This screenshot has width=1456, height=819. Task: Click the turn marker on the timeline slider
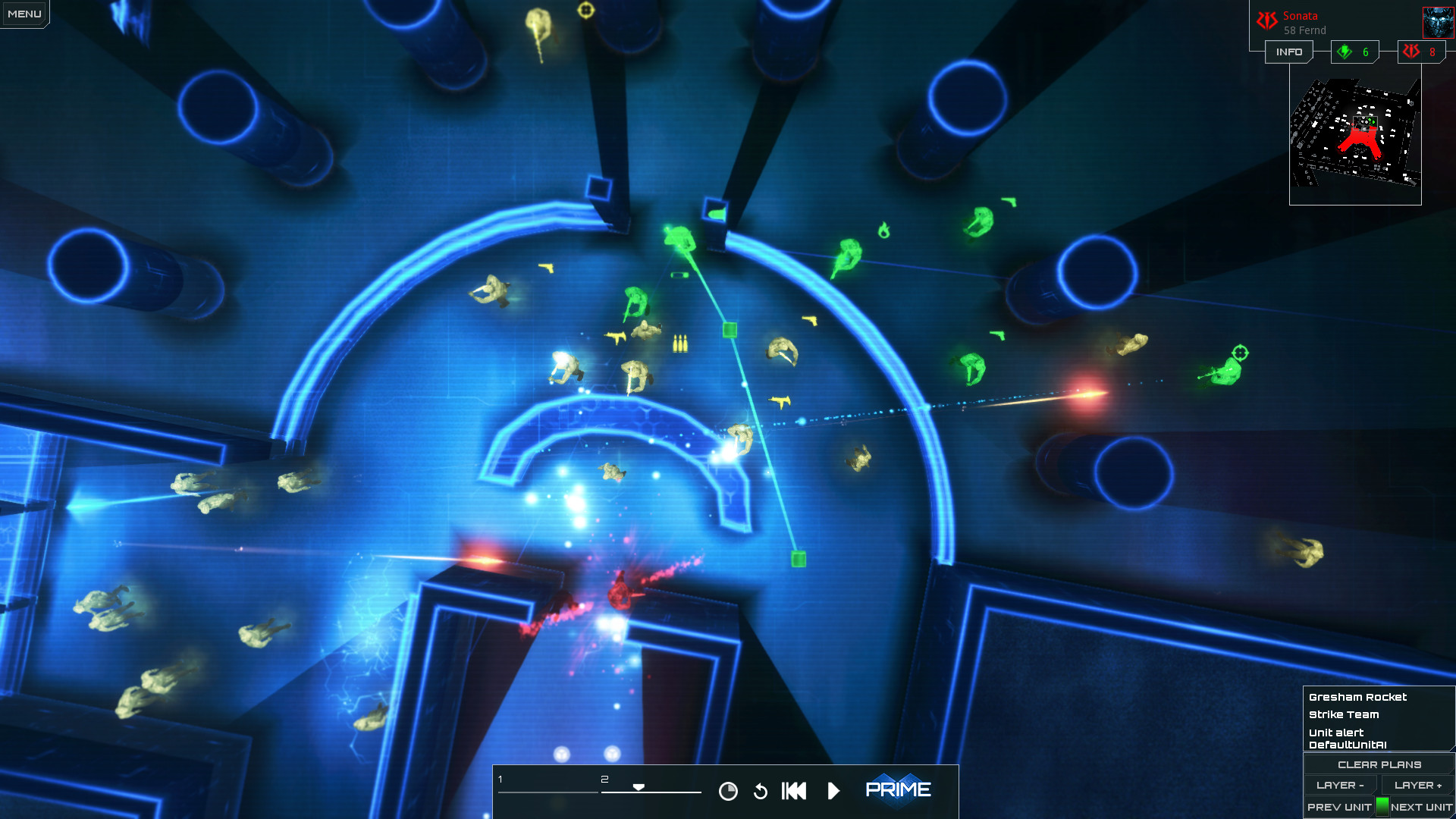639,787
